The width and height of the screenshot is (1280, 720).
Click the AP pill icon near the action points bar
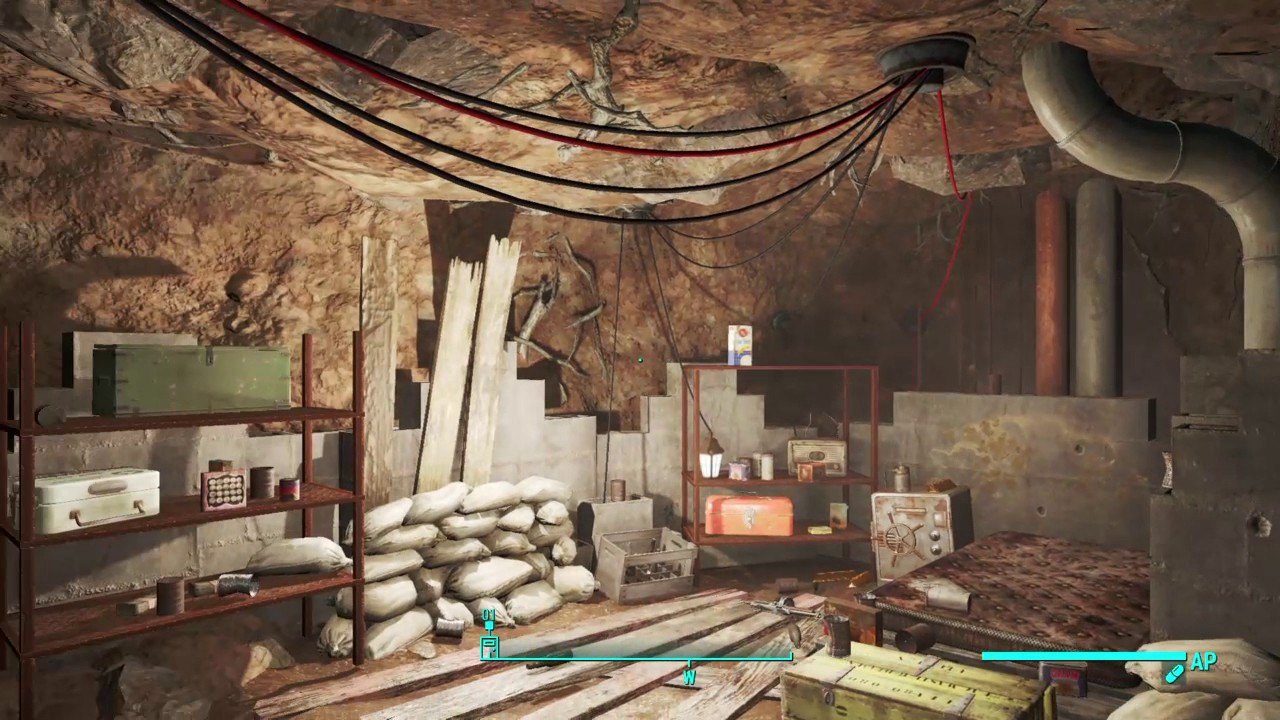point(1175,673)
